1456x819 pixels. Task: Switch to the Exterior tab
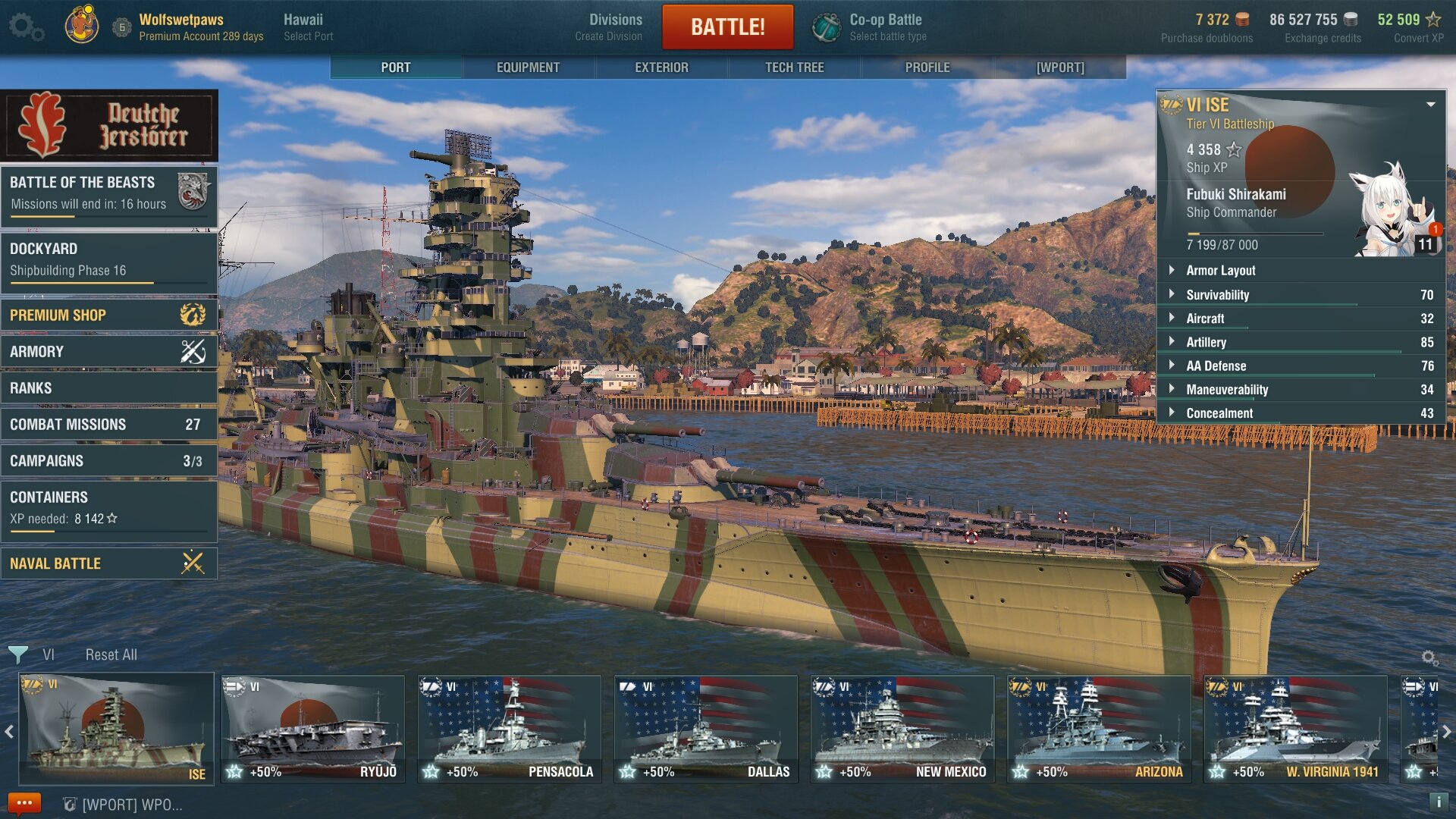coord(661,67)
